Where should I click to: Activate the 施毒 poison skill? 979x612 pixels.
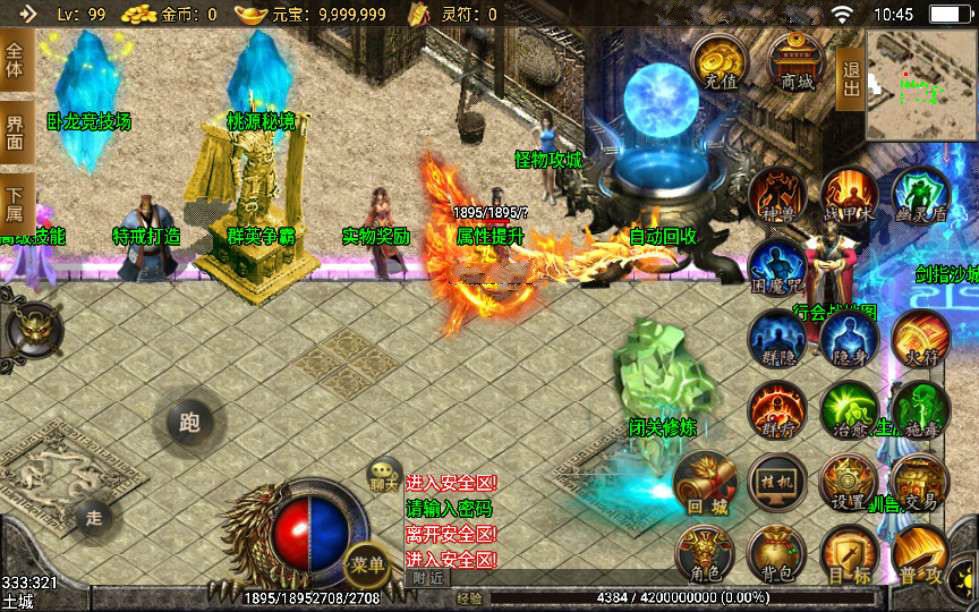pos(920,409)
